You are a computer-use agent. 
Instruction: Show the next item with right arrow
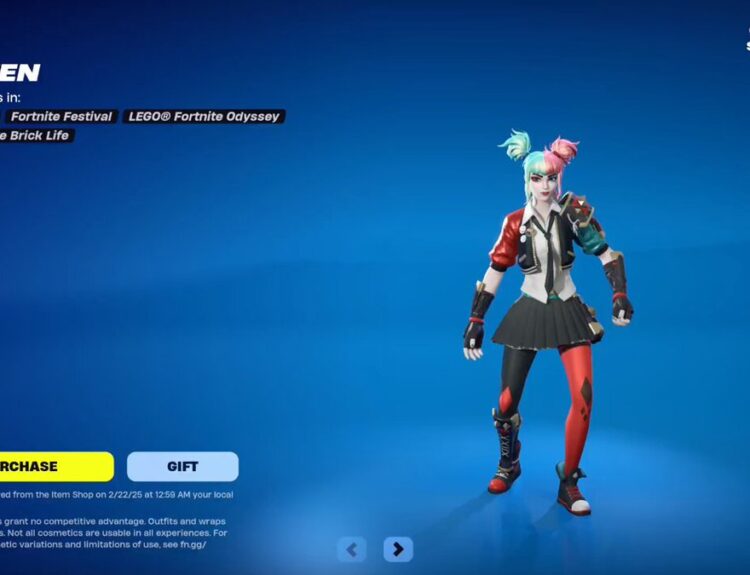[398, 549]
